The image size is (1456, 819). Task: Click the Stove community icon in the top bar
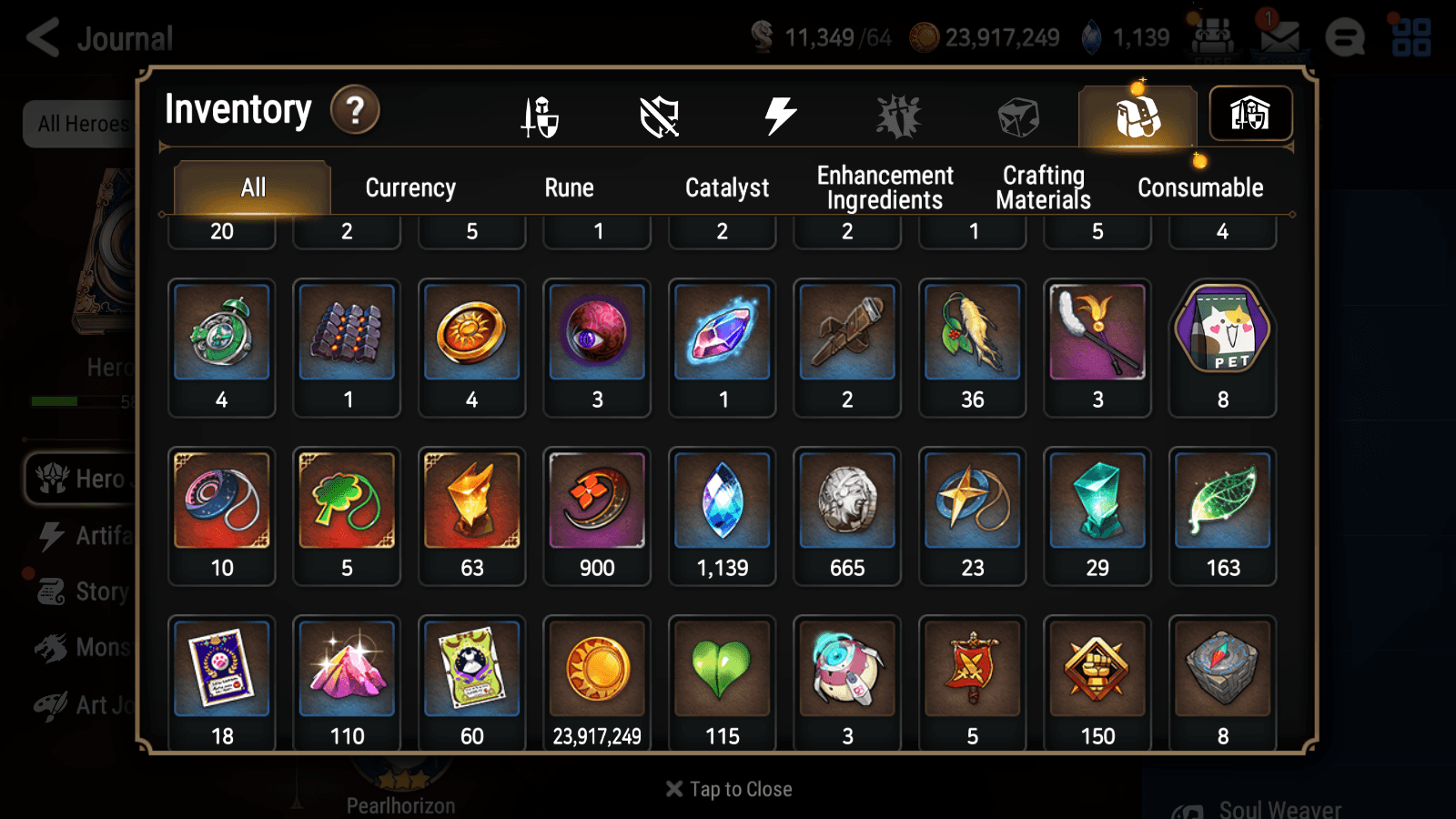(1345, 36)
